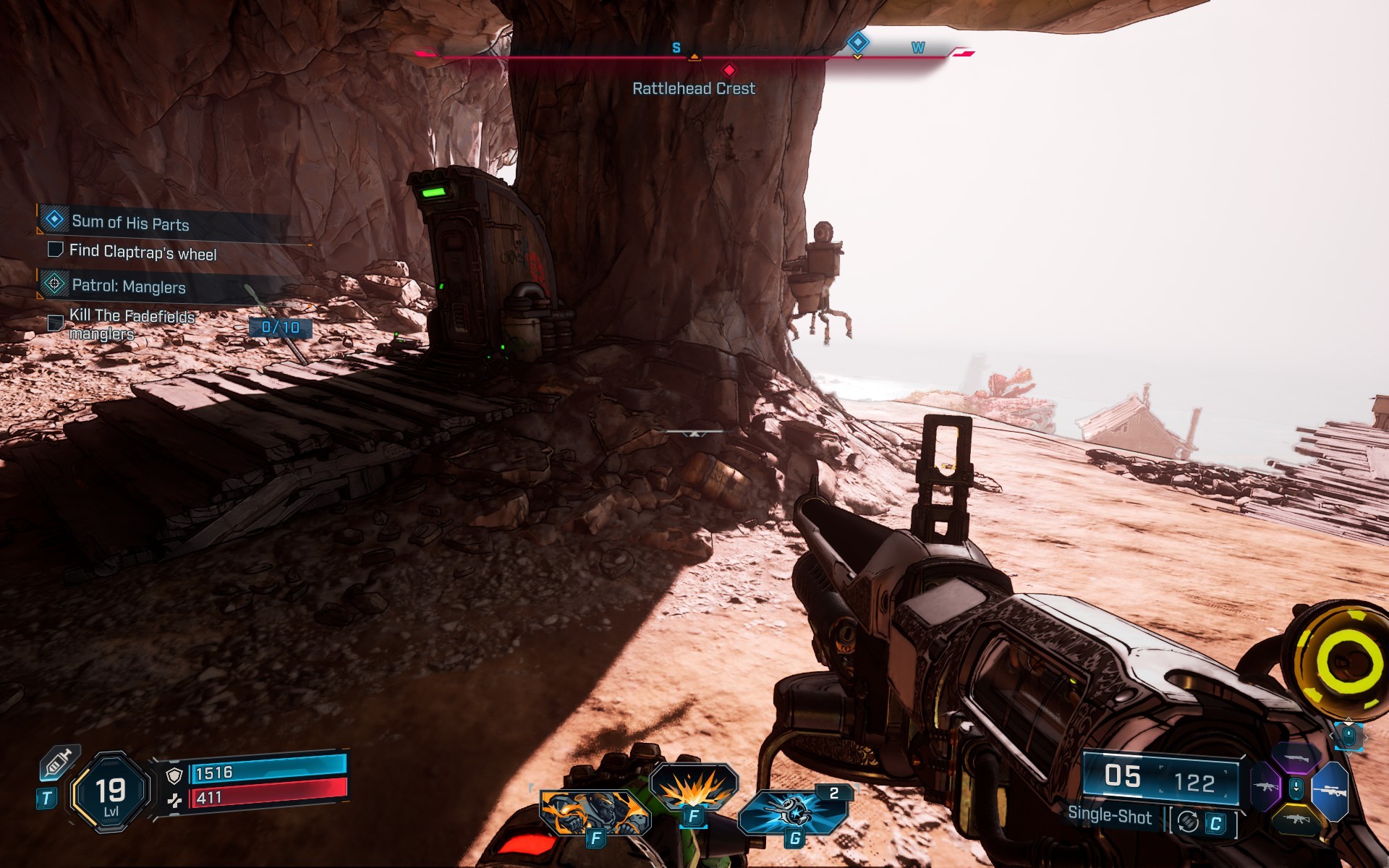Toggle the Single-Shot fire mode icon
The width and height of the screenshot is (1389, 868).
pyautogui.click(x=1188, y=822)
